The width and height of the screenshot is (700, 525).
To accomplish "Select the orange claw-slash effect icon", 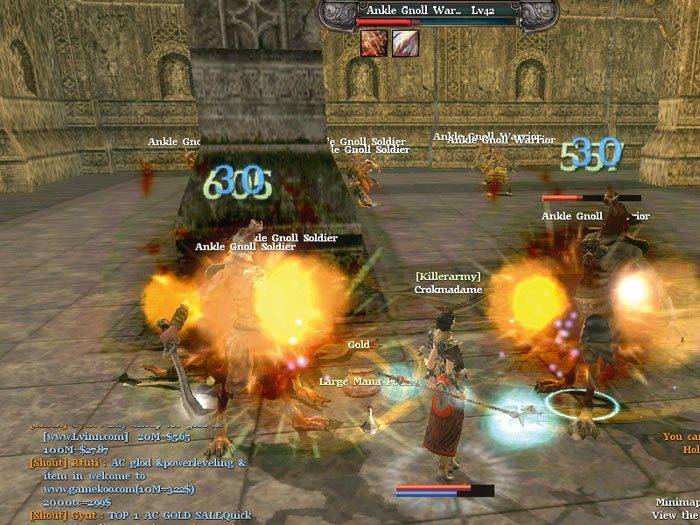I will tap(374, 43).
